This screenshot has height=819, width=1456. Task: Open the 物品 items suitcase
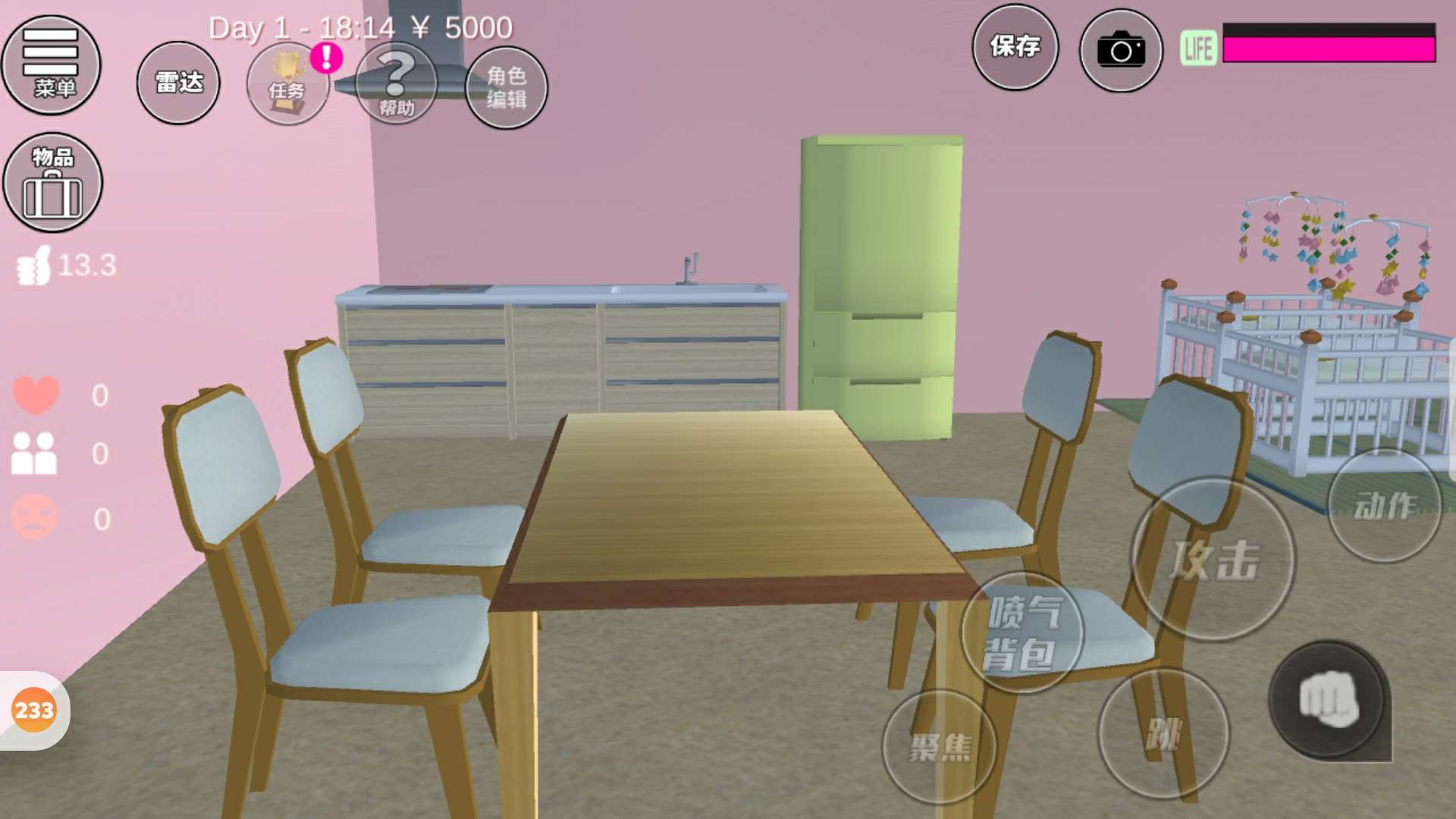(x=52, y=183)
